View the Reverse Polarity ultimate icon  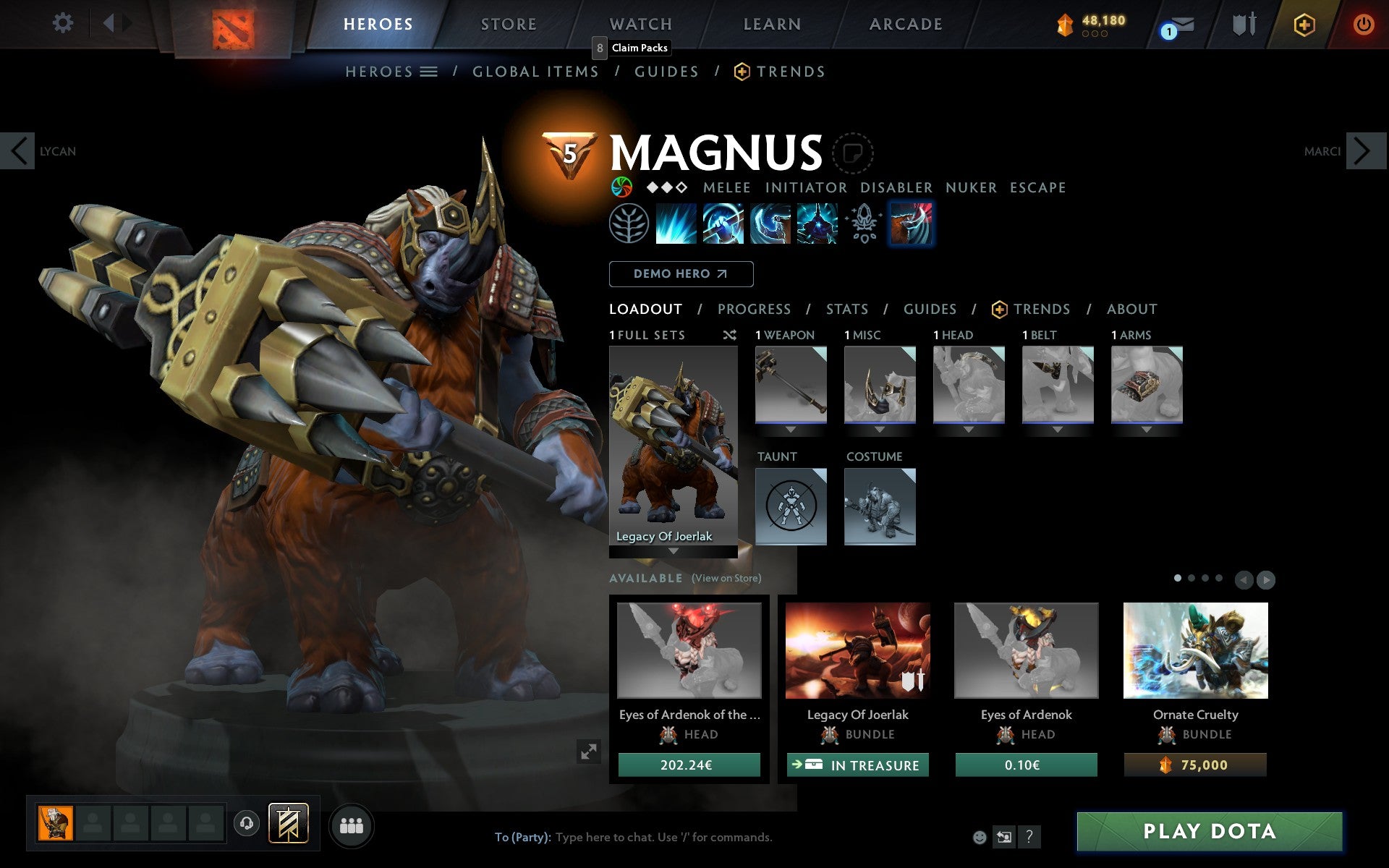coord(817,223)
